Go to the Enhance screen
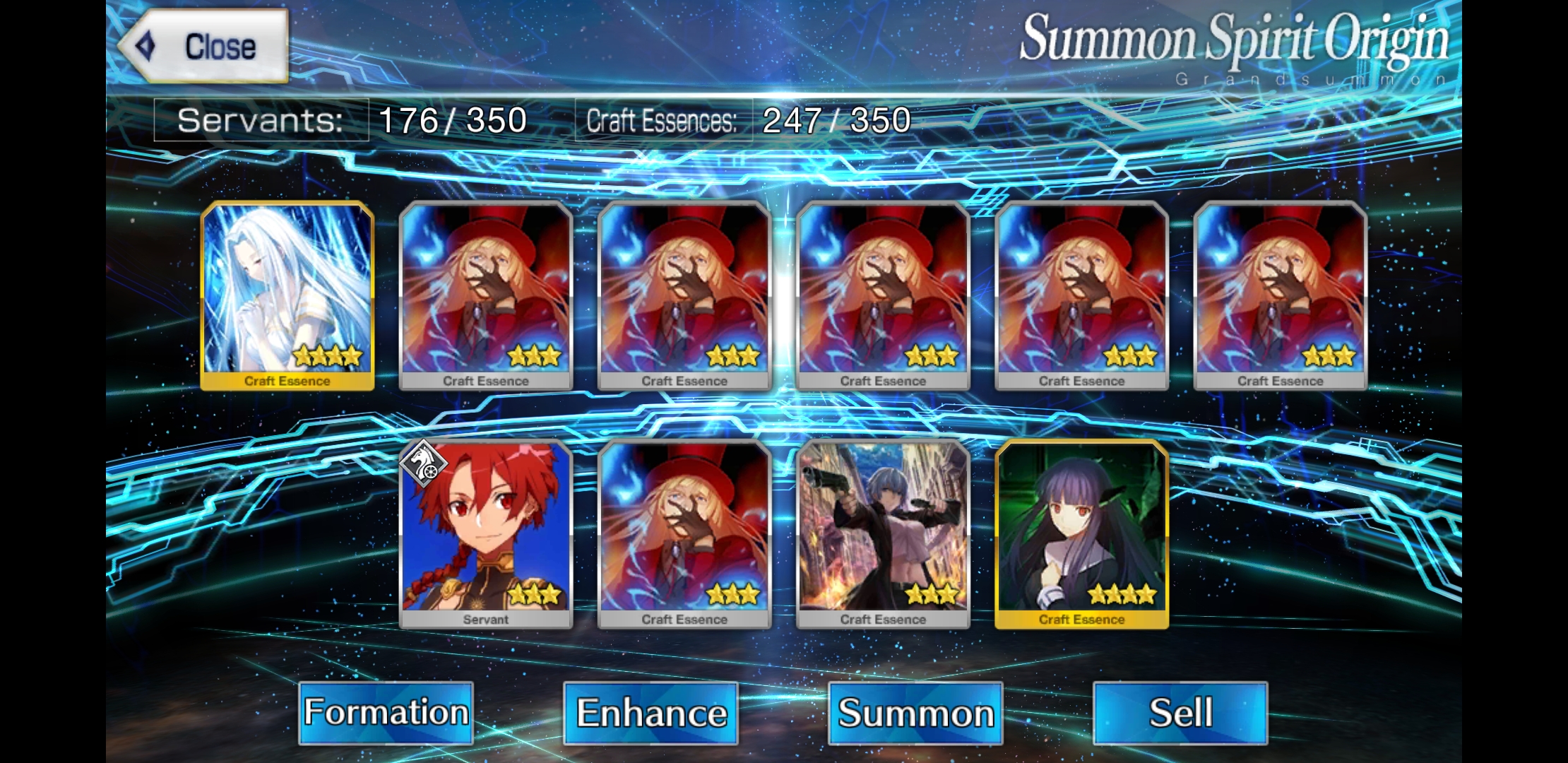Image resolution: width=1568 pixels, height=763 pixels. point(651,712)
